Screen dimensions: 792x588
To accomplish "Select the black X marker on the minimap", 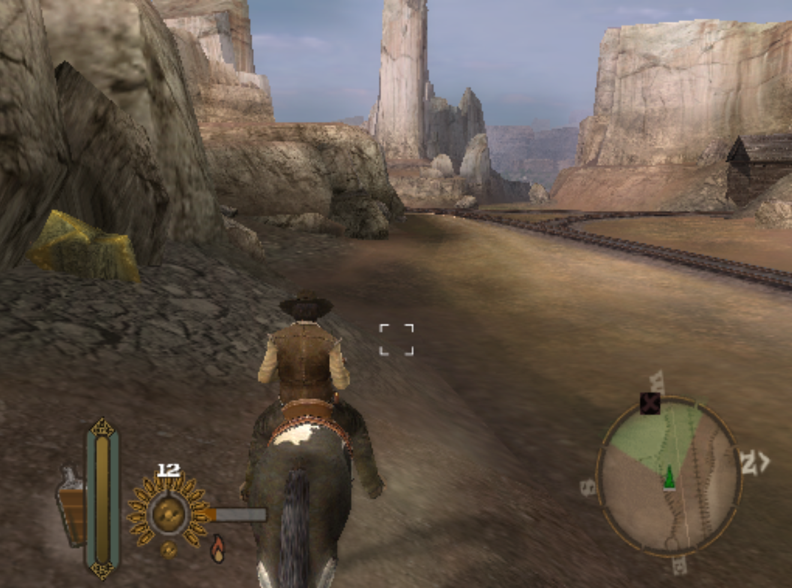I will pyautogui.click(x=651, y=403).
